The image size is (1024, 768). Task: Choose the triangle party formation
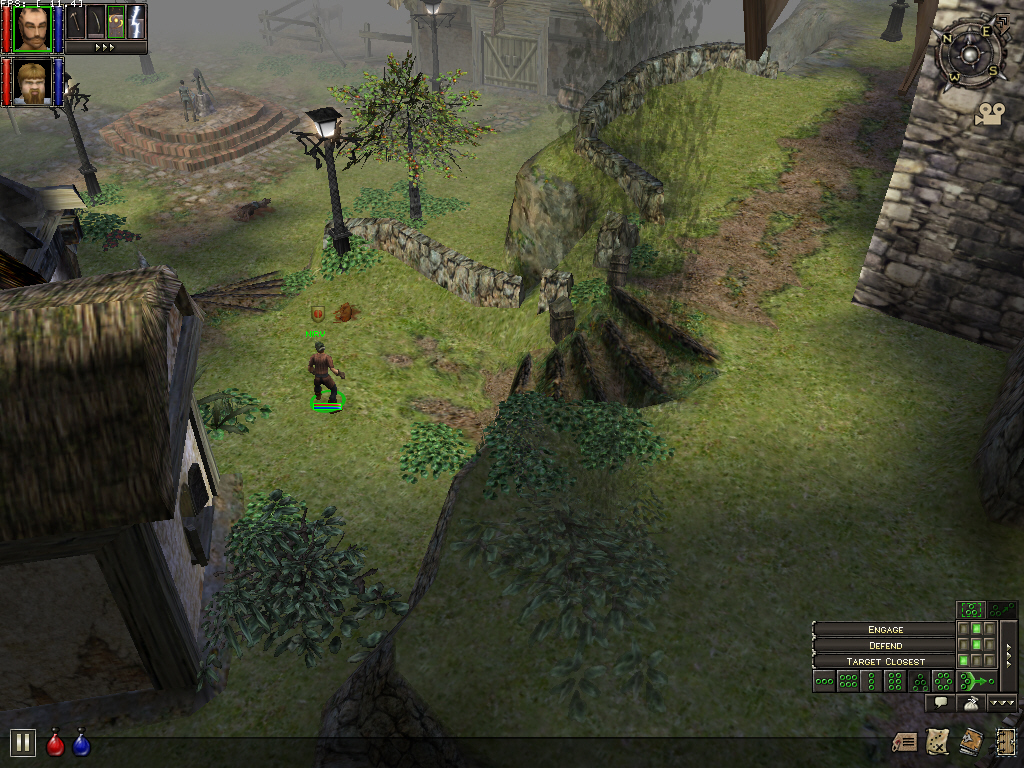click(x=920, y=682)
